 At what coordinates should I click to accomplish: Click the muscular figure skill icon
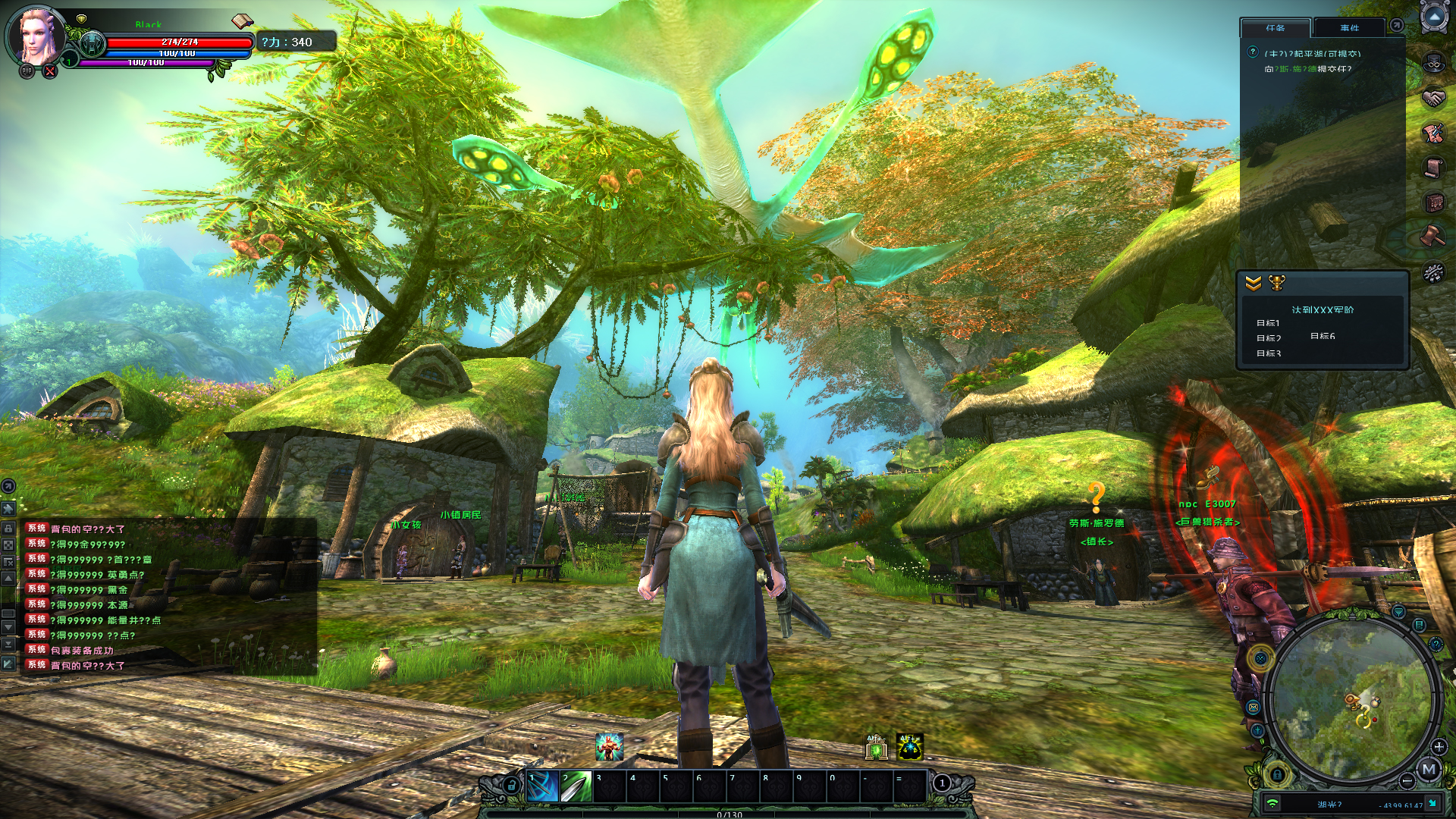(x=609, y=747)
